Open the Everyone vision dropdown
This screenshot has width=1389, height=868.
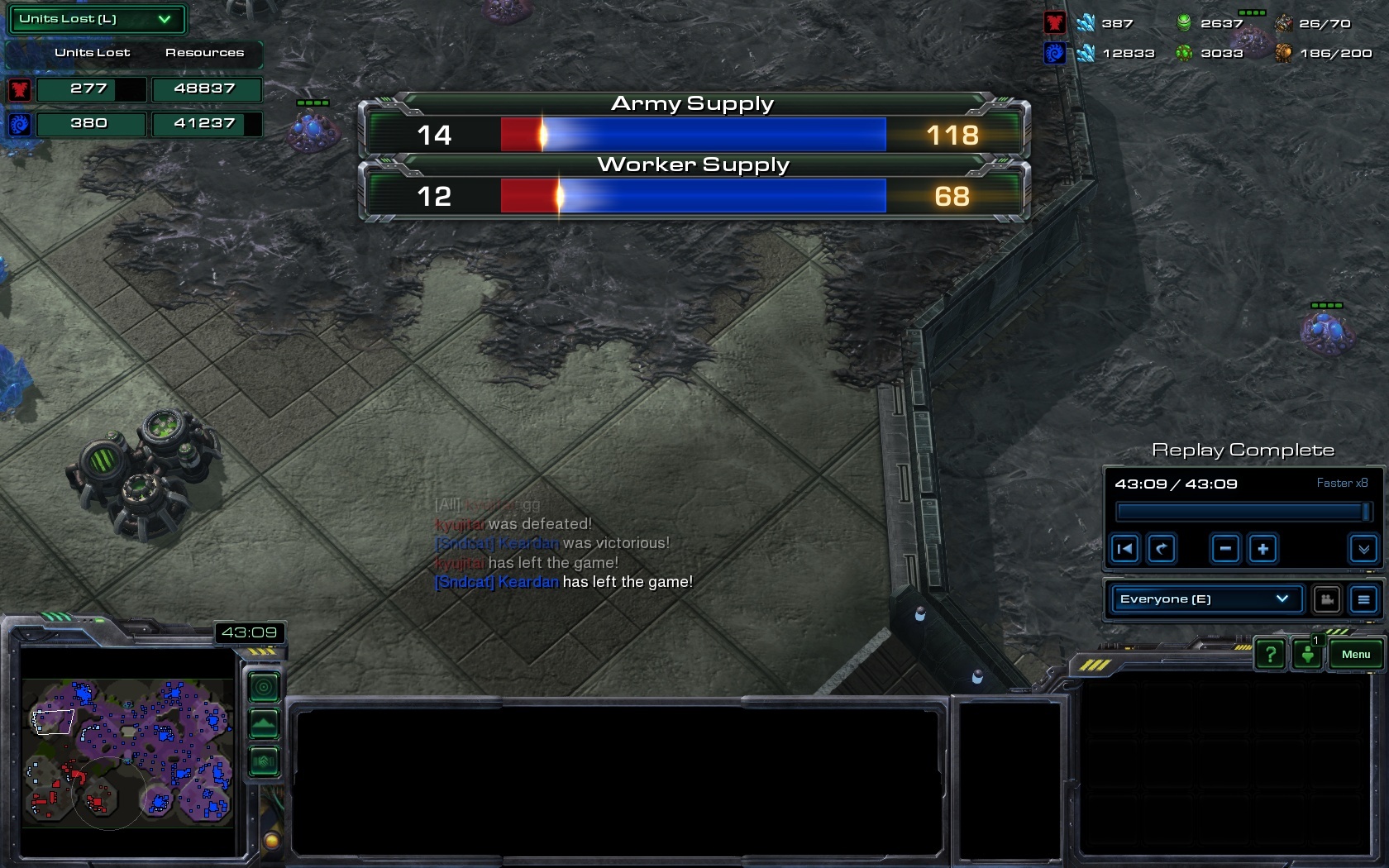1203,599
